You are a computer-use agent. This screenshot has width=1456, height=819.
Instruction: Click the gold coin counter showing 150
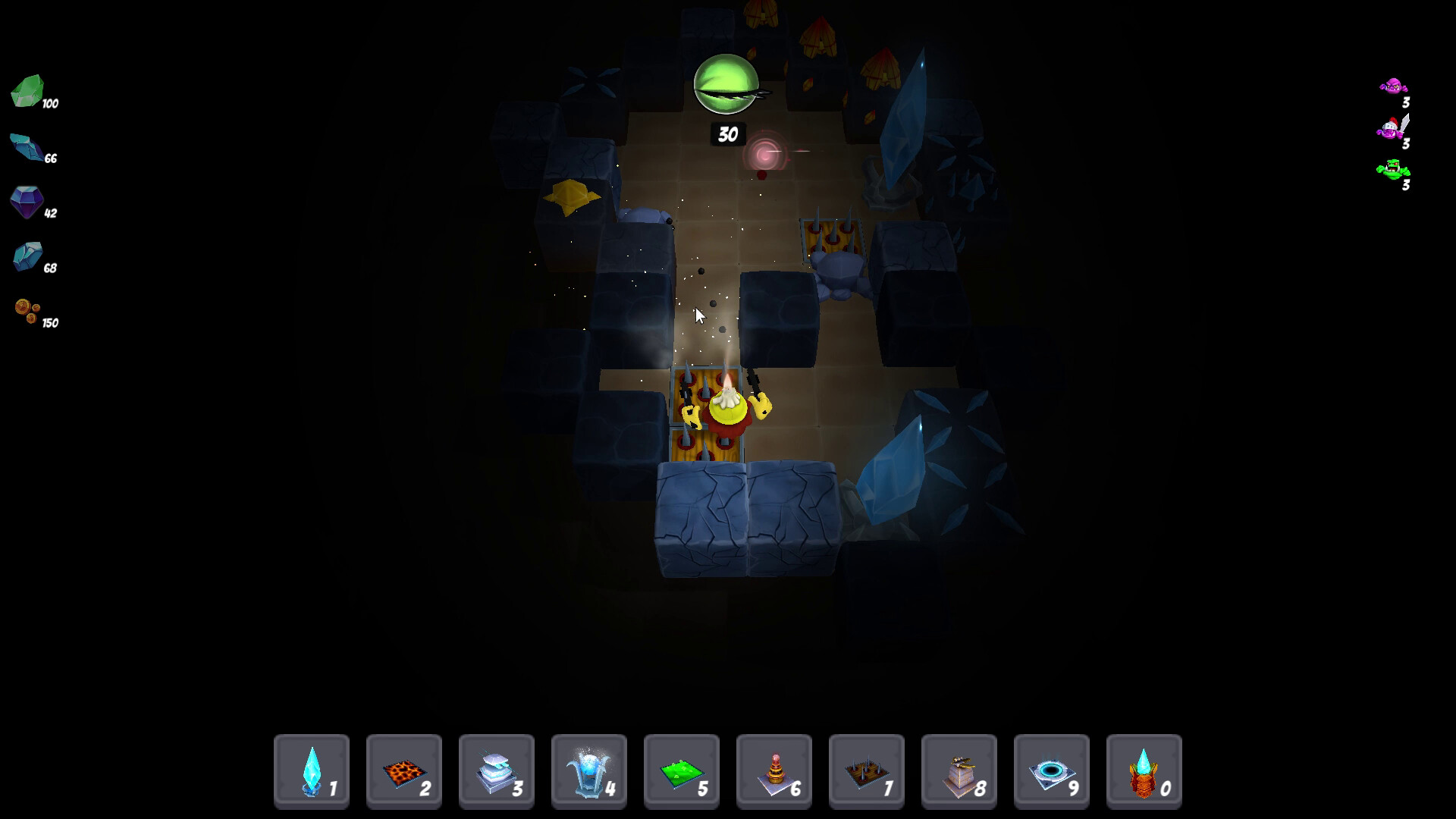tap(34, 315)
